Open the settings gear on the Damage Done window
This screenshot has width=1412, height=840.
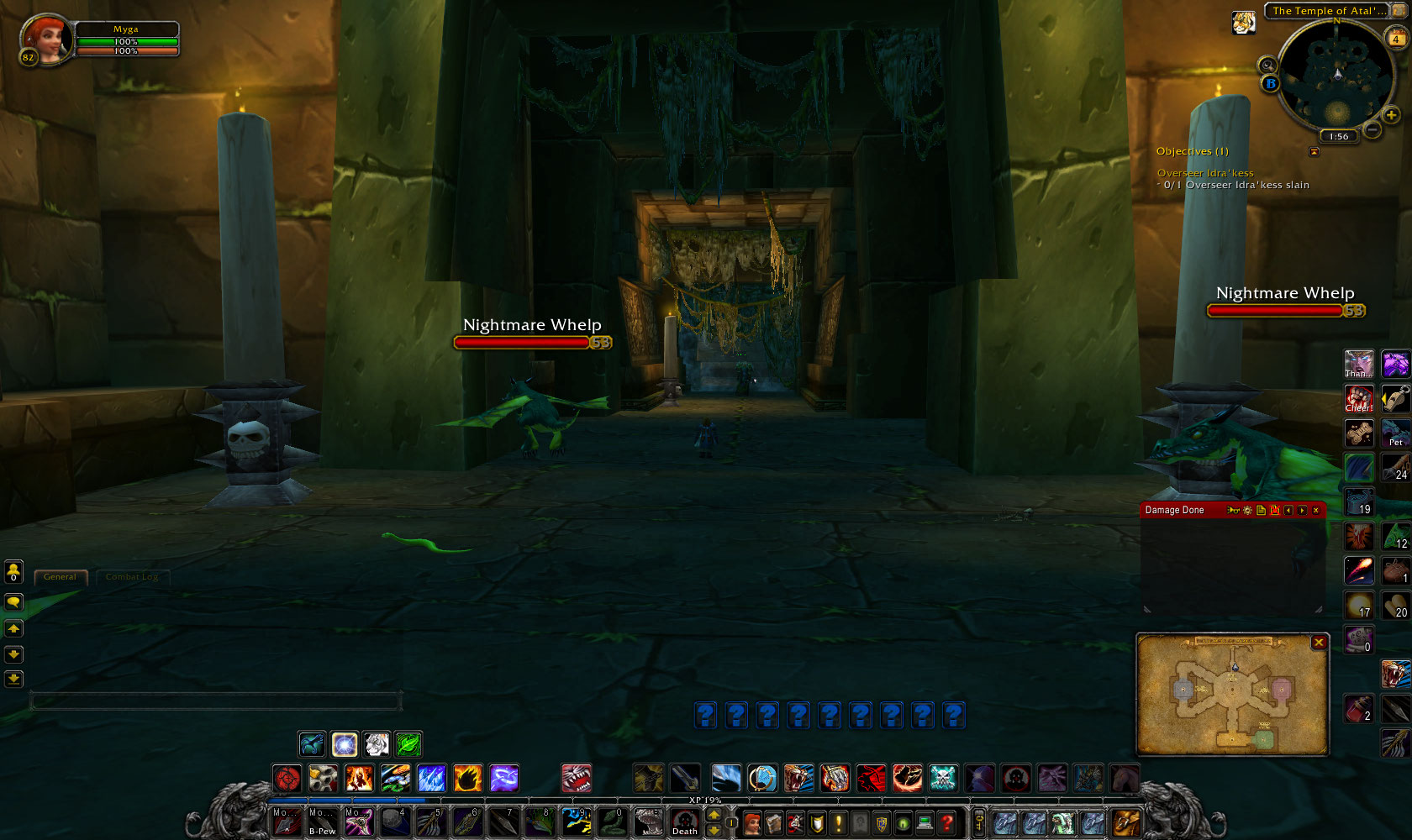1247,510
